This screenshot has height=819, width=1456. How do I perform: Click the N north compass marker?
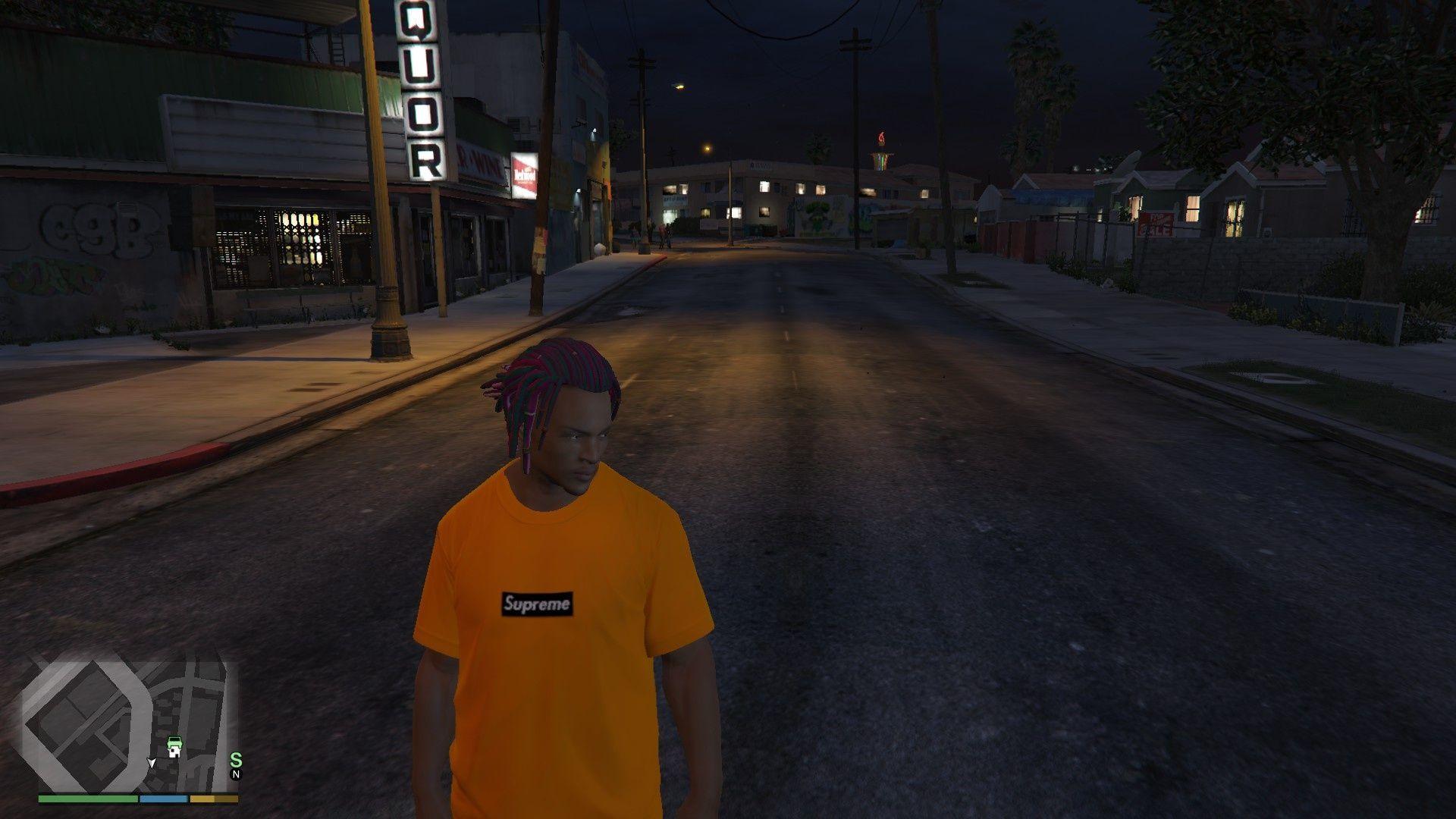236,774
